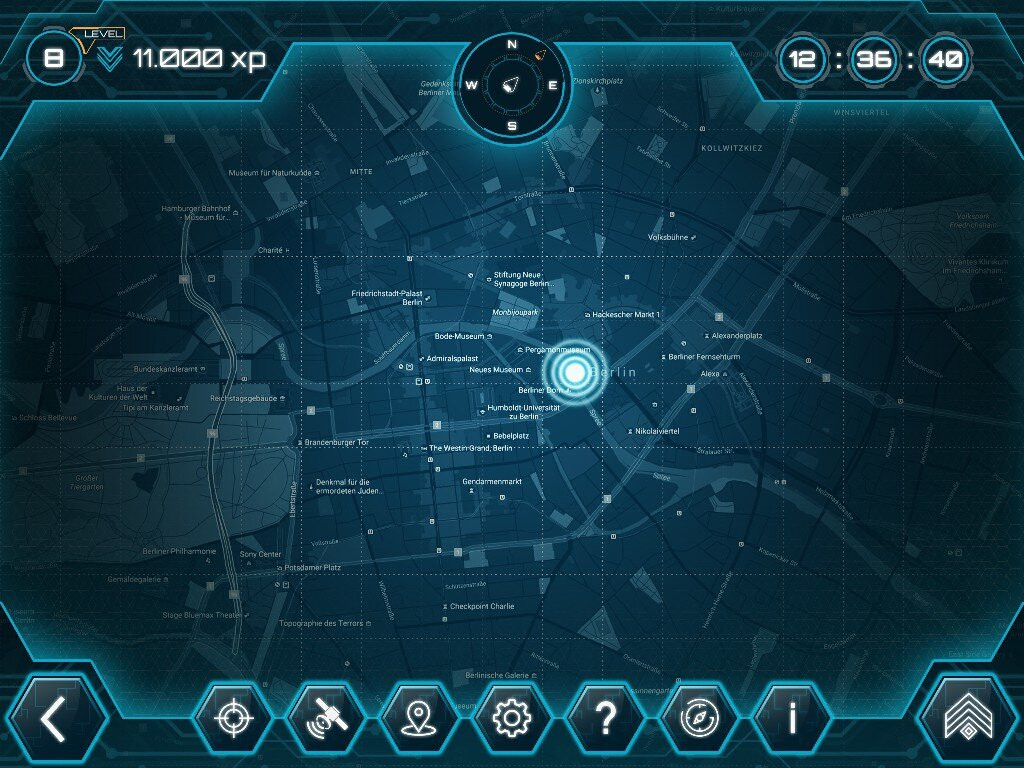Open settings with the gear icon
The width and height of the screenshot is (1024, 768).
click(511, 719)
